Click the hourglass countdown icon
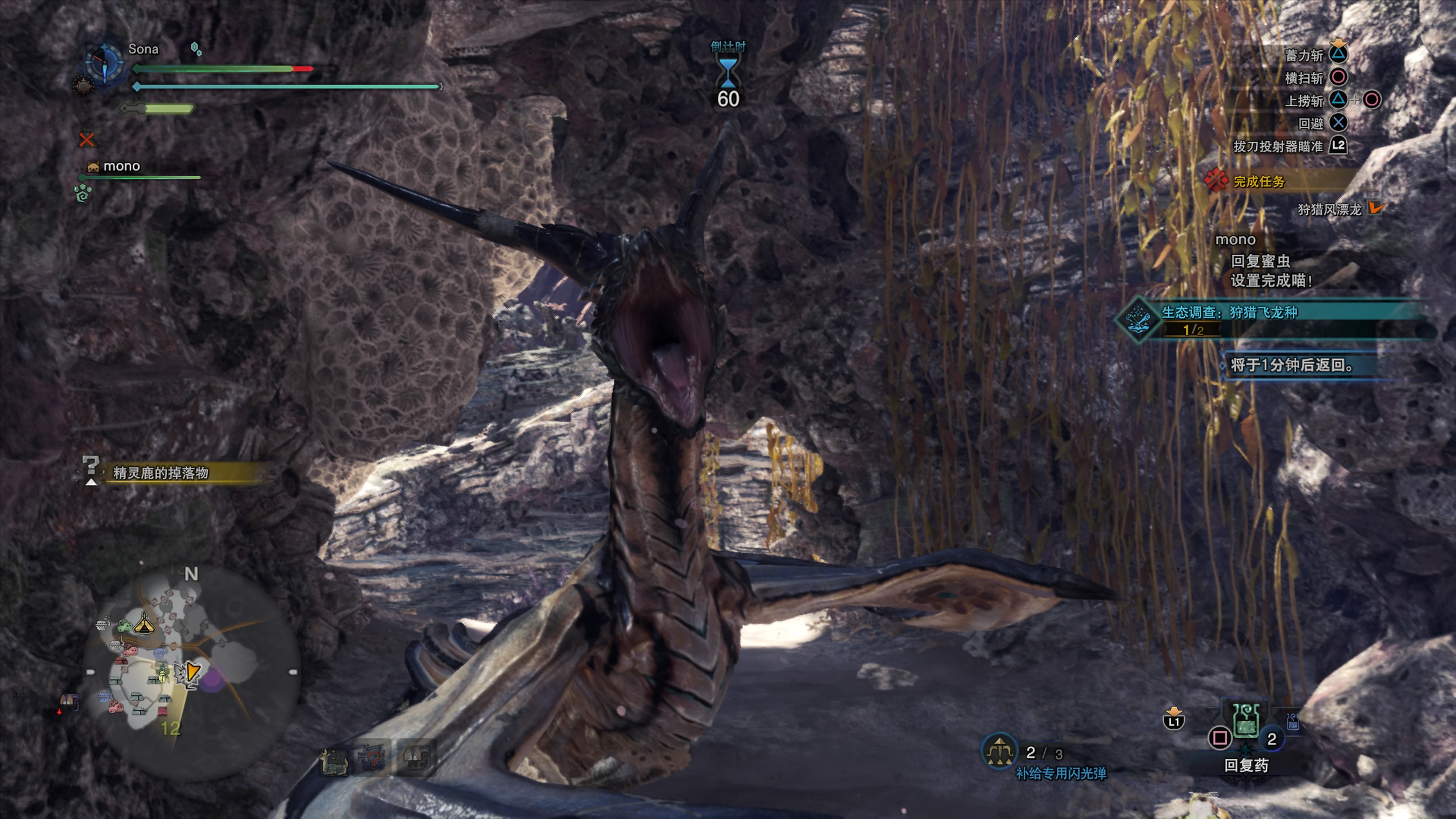1456x819 pixels. pos(728,72)
